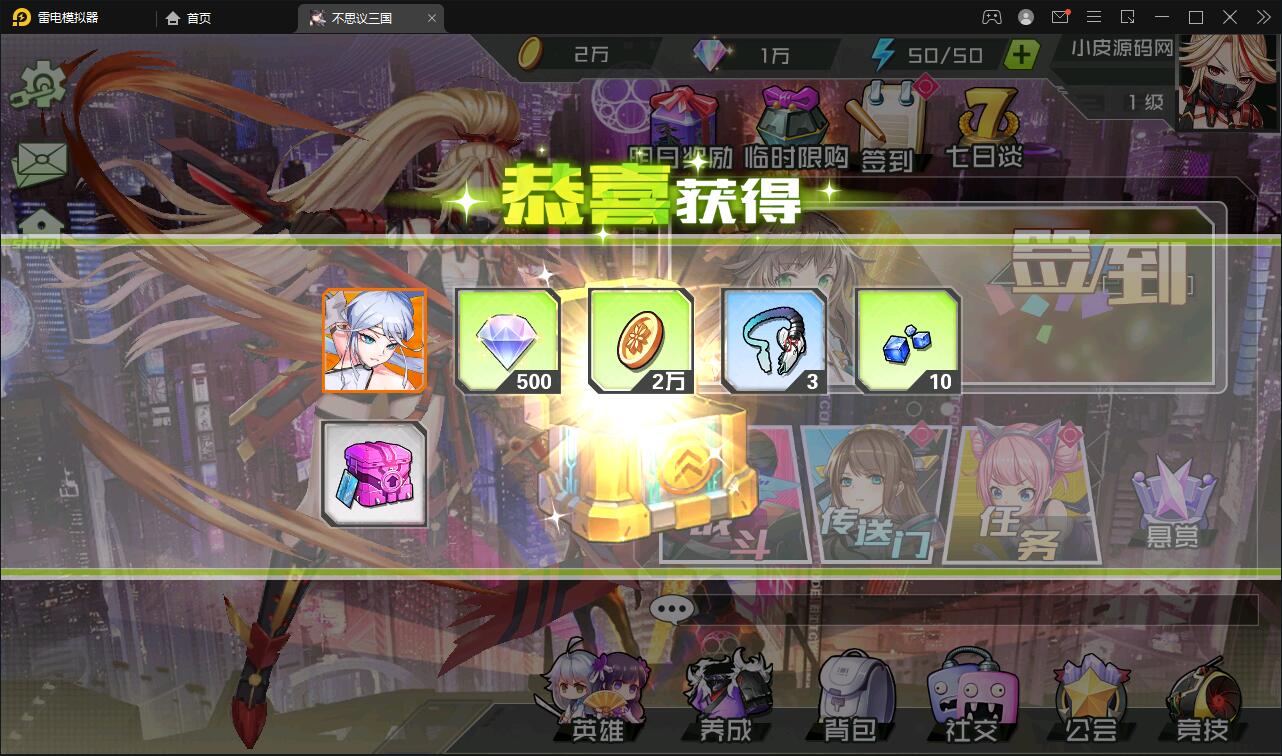This screenshot has height=756, width=1282.
Task: Tap the green plus to buy more energy
Action: tap(1021, 55)
